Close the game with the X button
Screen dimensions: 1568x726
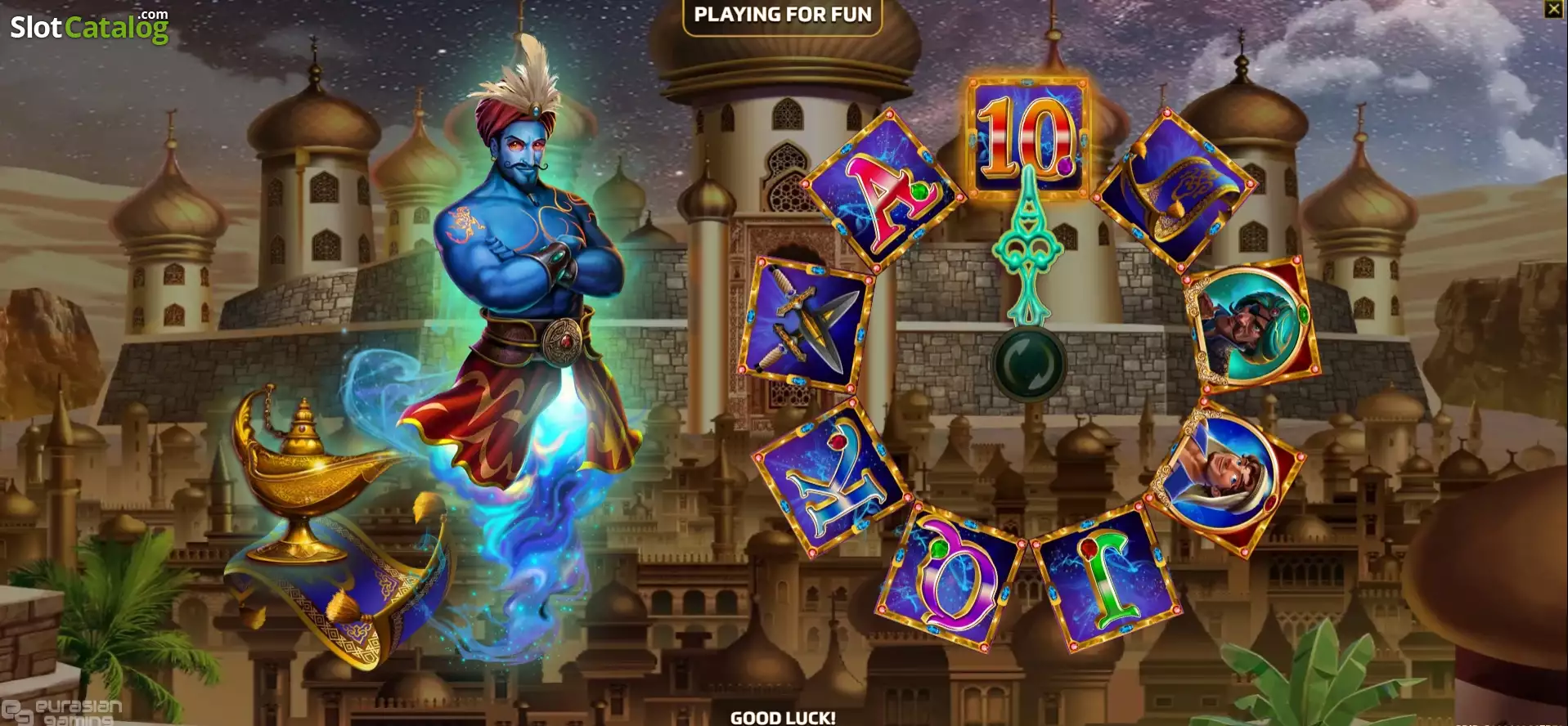click(1552, 10)
